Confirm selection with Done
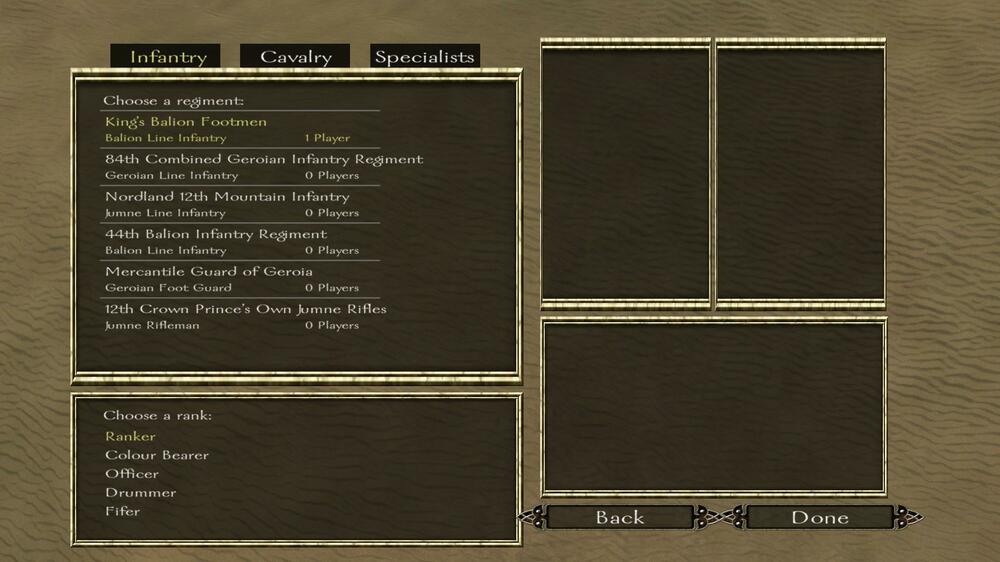This screenshot has width=1000, height=562. click(x=820, y=517)
